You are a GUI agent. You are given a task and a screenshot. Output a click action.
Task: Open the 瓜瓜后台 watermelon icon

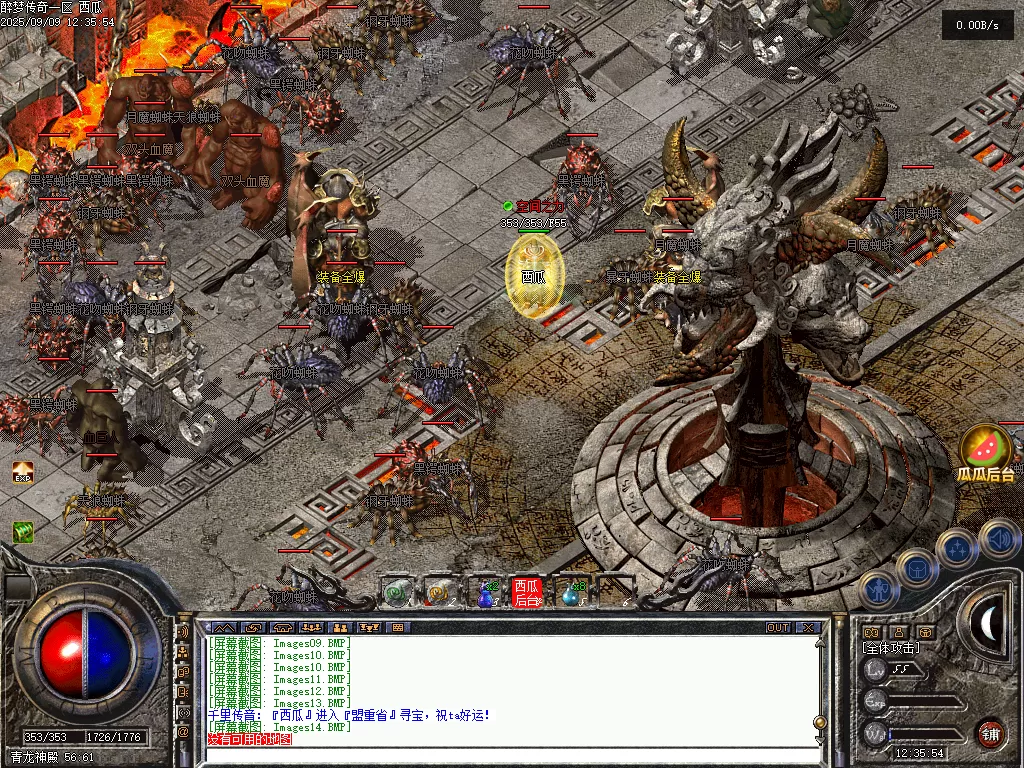point(984,448)
